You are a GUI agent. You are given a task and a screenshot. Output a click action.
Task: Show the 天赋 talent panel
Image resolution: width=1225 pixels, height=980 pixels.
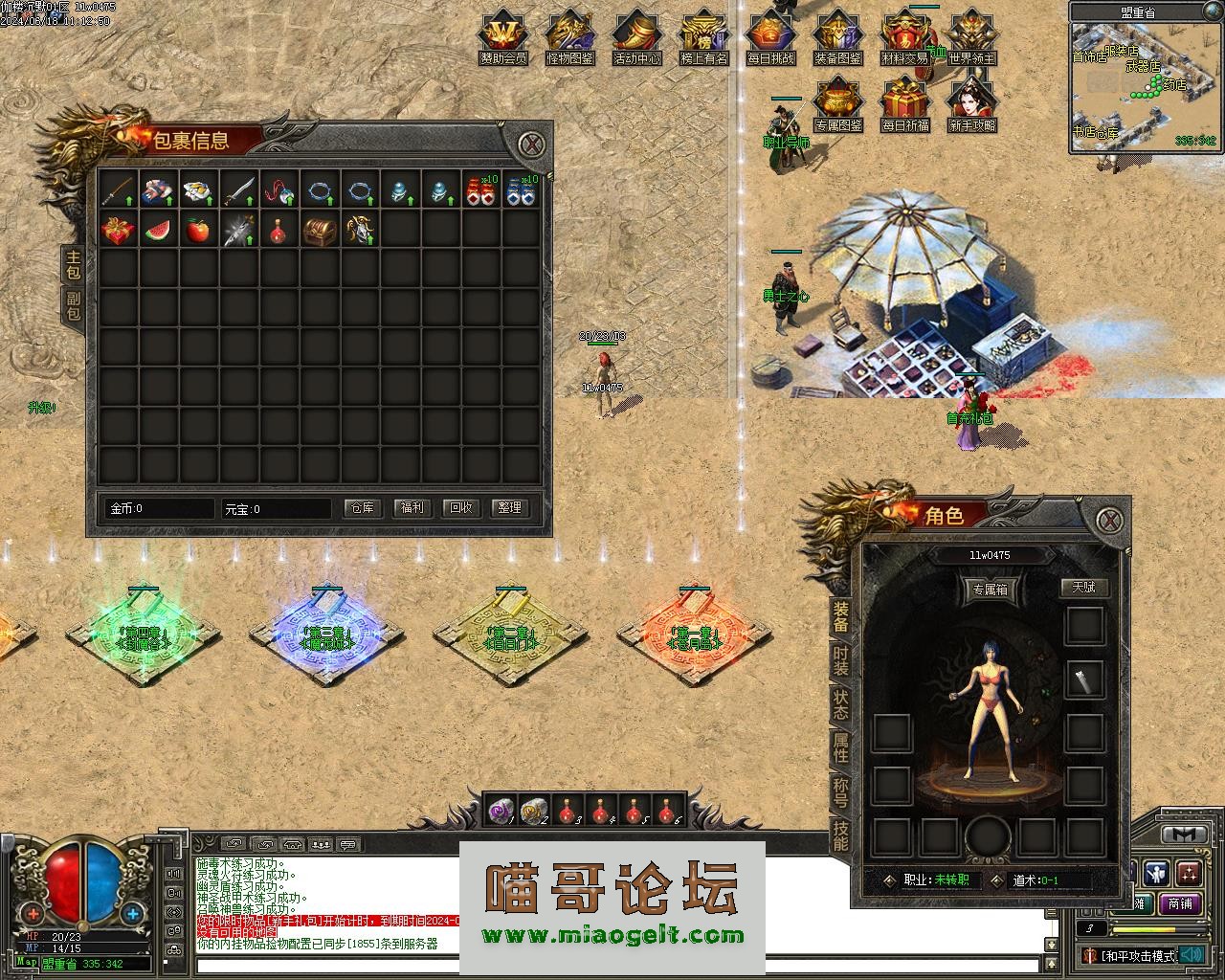(x=1083, y=588)
